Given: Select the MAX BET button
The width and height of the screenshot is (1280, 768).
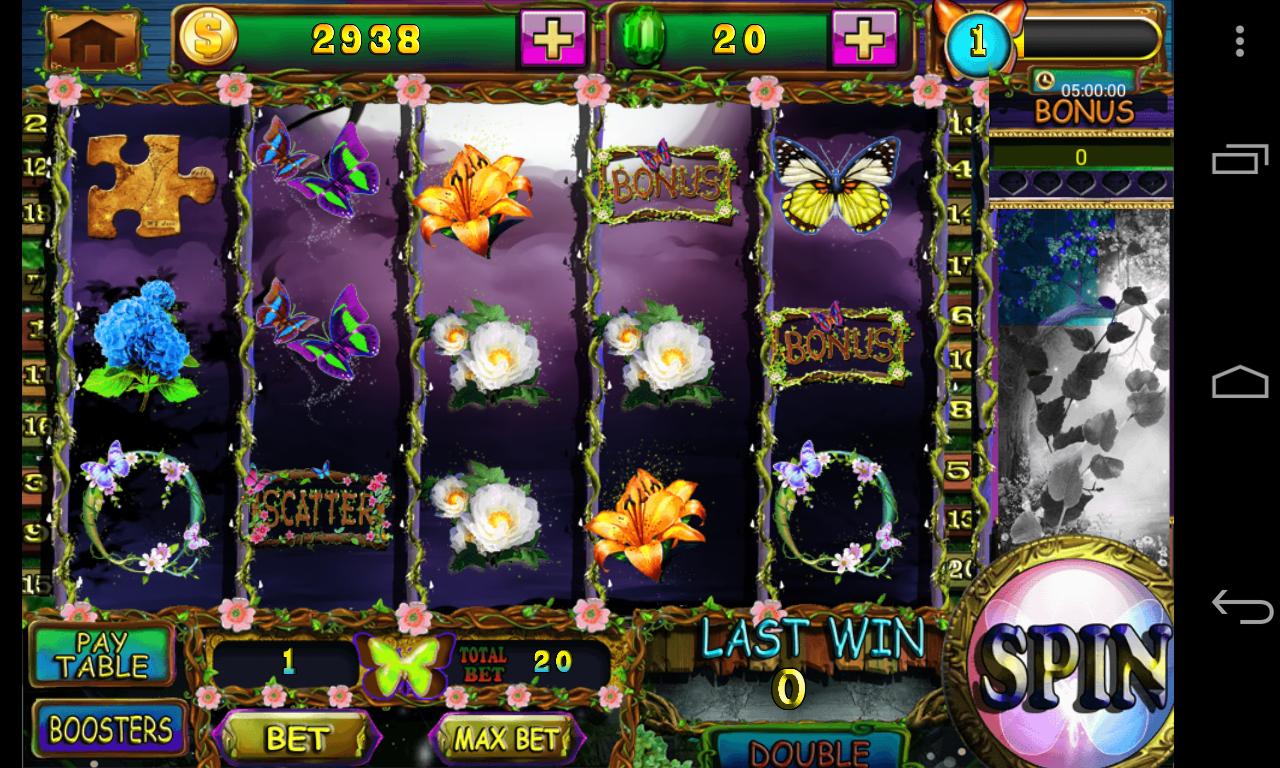Looking at the screenshot, I should tap(506, 739).
